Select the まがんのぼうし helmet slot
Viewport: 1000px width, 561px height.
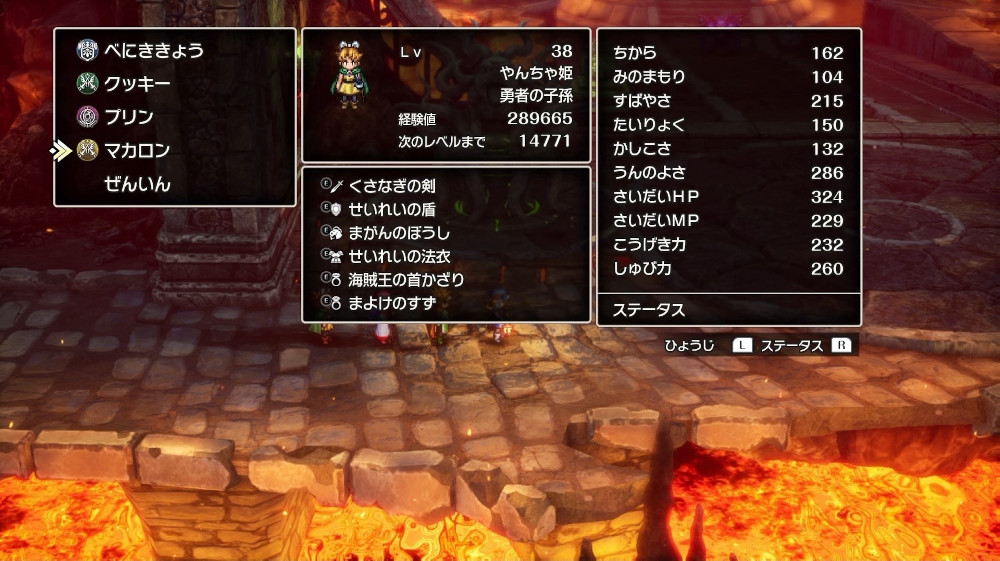[399, 232]
